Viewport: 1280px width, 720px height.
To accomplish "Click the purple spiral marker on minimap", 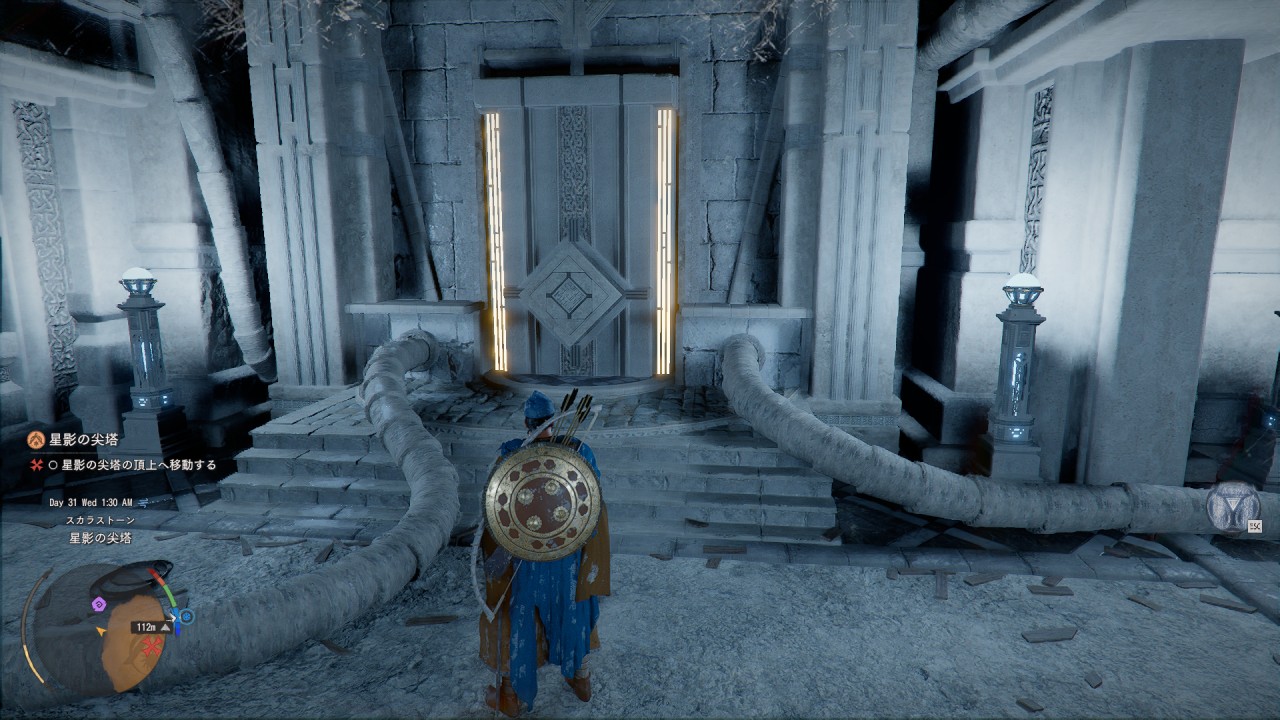I will pos(98,604).
